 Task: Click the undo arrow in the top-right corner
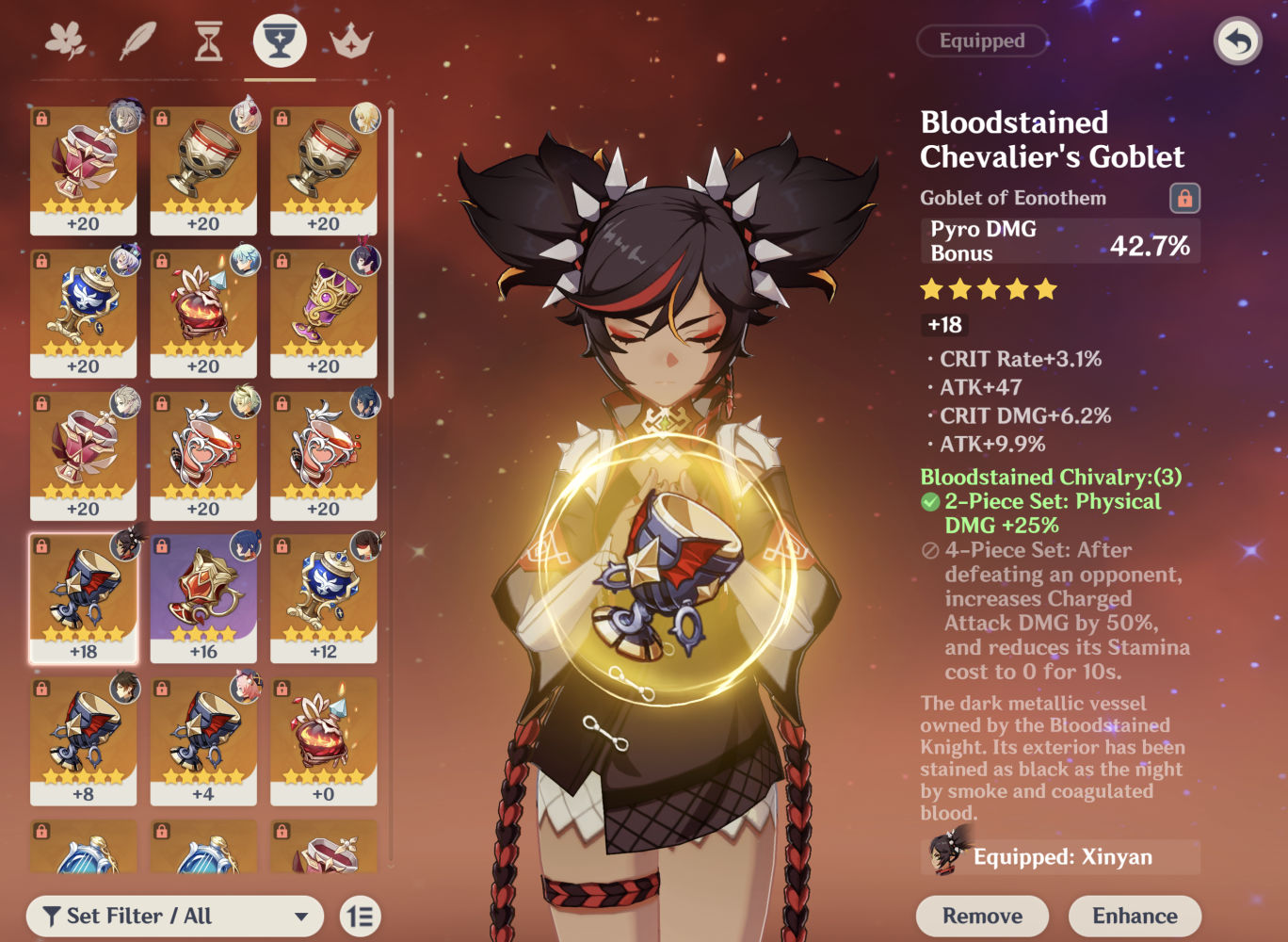point(1236,41)
